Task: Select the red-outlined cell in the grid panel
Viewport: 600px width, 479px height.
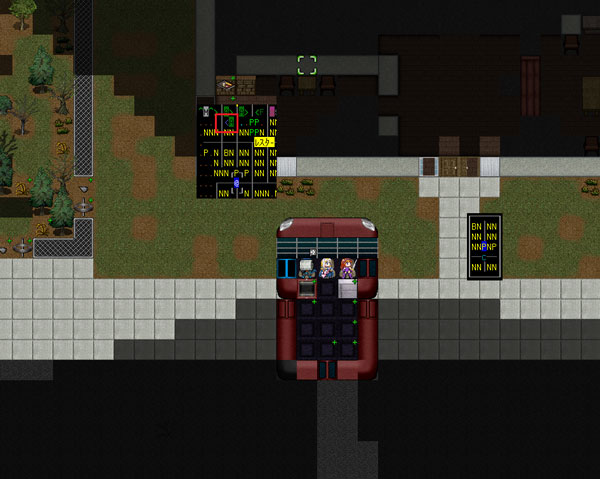Action: point(226,123)
